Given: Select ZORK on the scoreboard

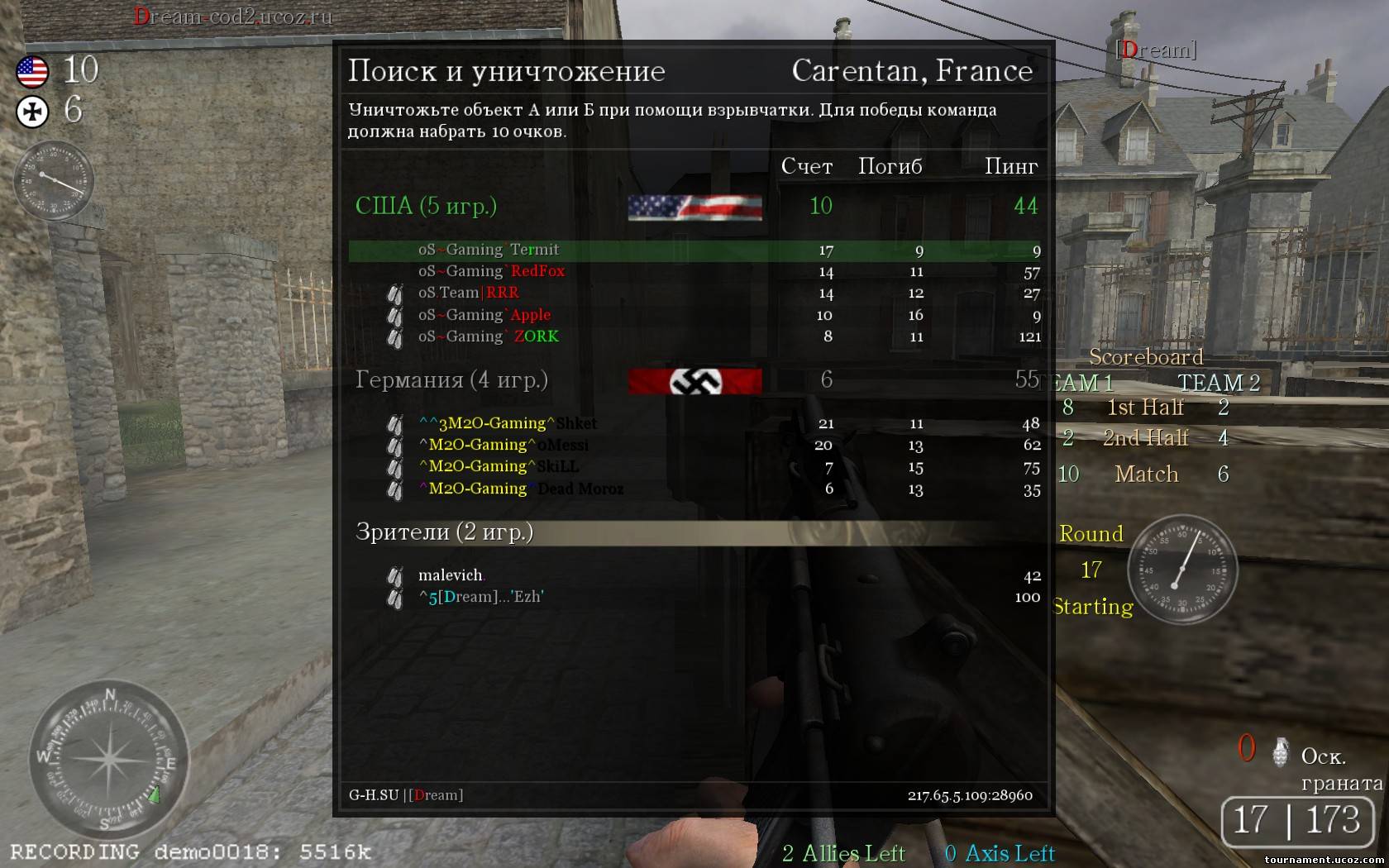Looking at the screenshot, I should (x=536, y=336).
